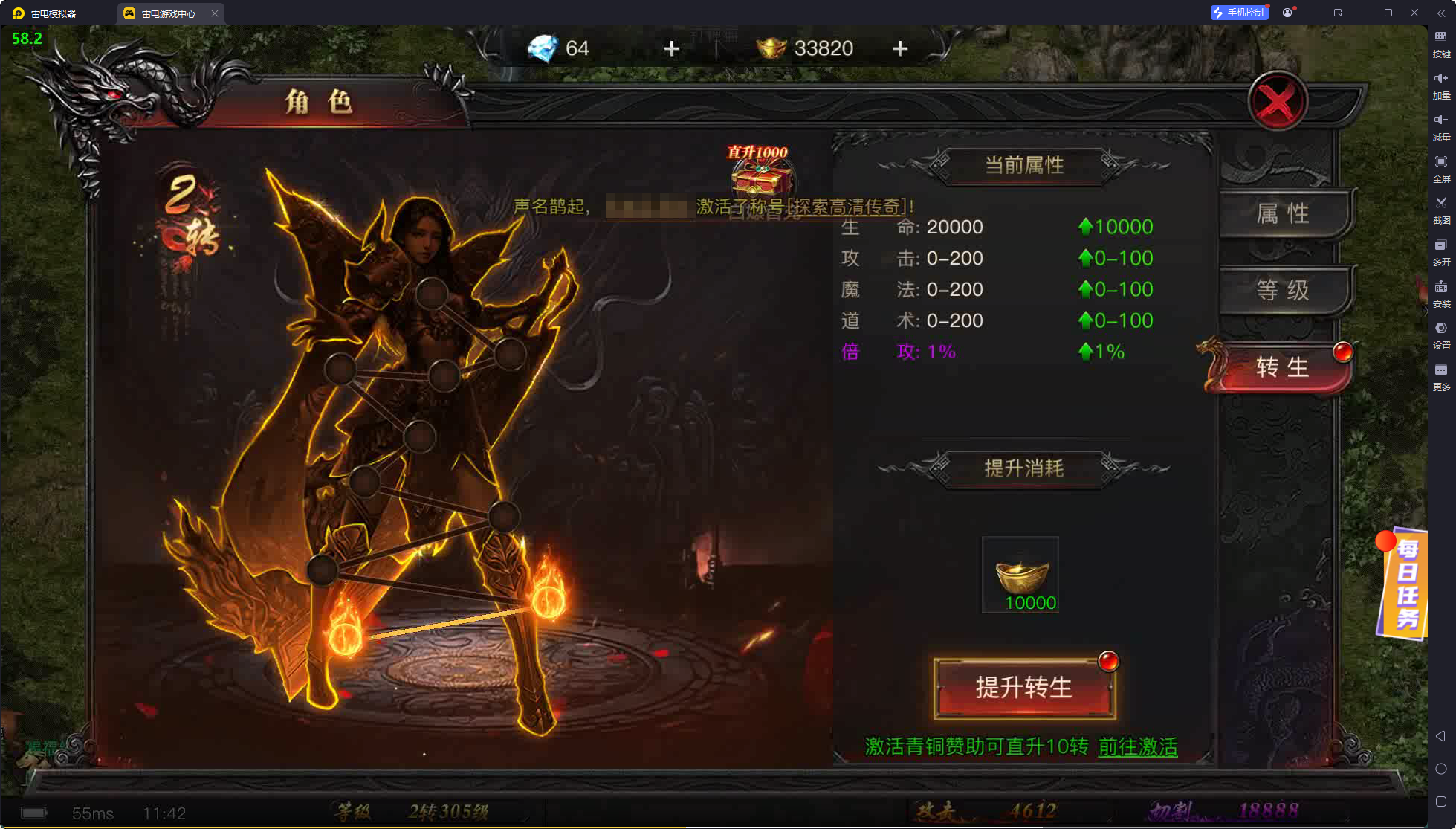Click the diamond currency icon
The height and width of the screenshot is (829, 1456).
point(544,48)
